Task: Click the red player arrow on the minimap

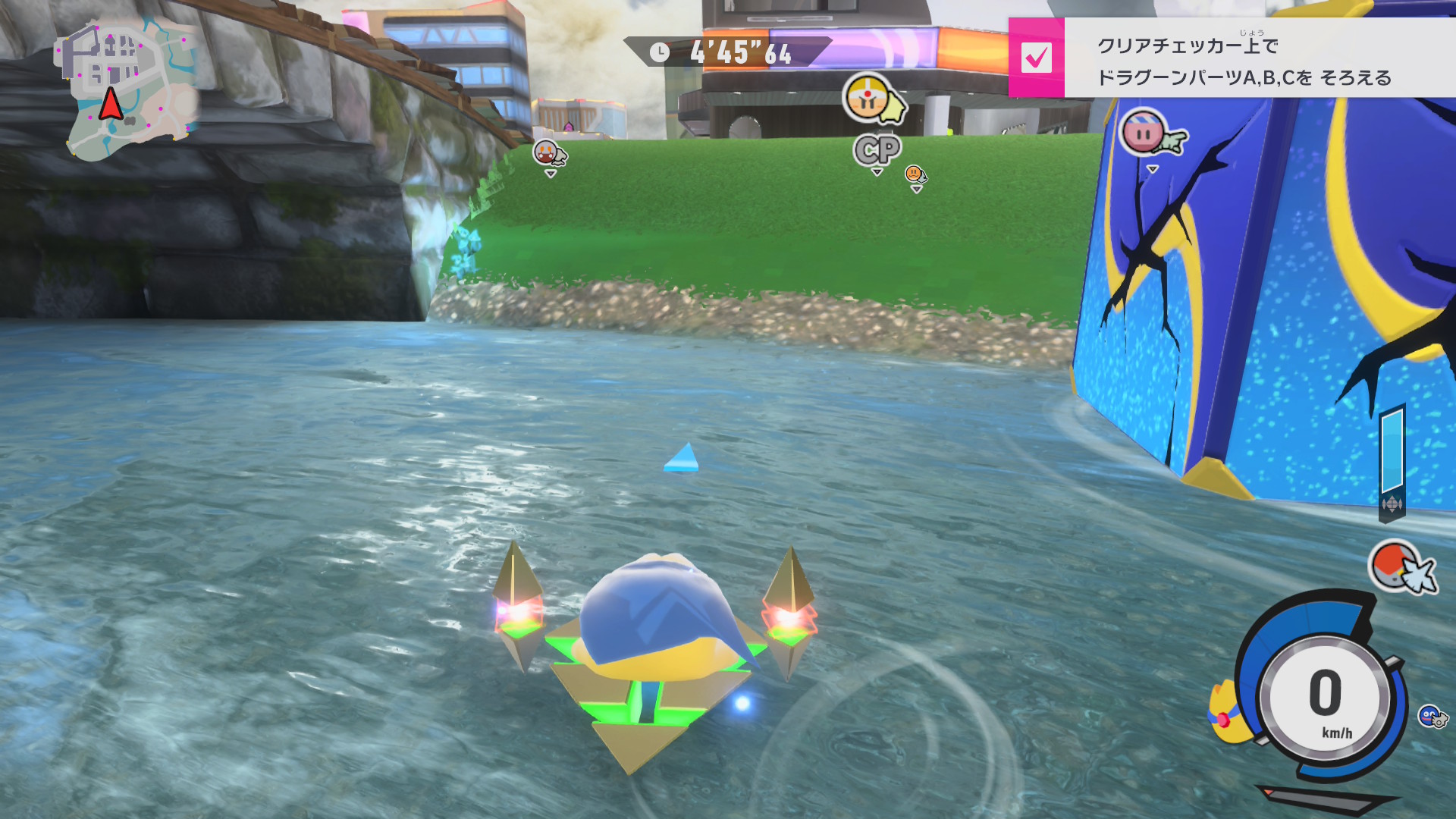Action: point(111,105)
